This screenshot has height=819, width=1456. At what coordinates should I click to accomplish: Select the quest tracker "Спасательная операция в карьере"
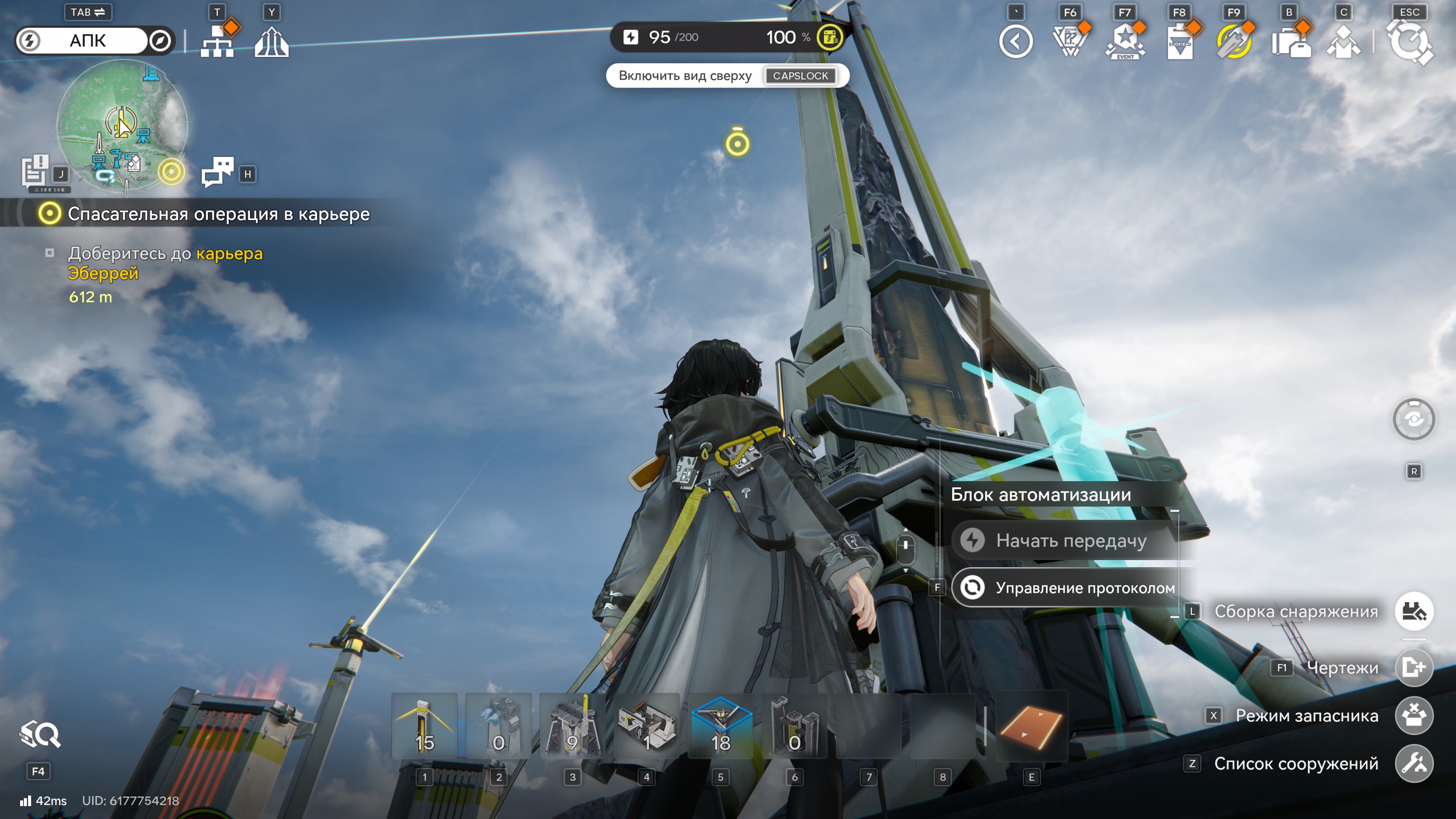(218, 214)
